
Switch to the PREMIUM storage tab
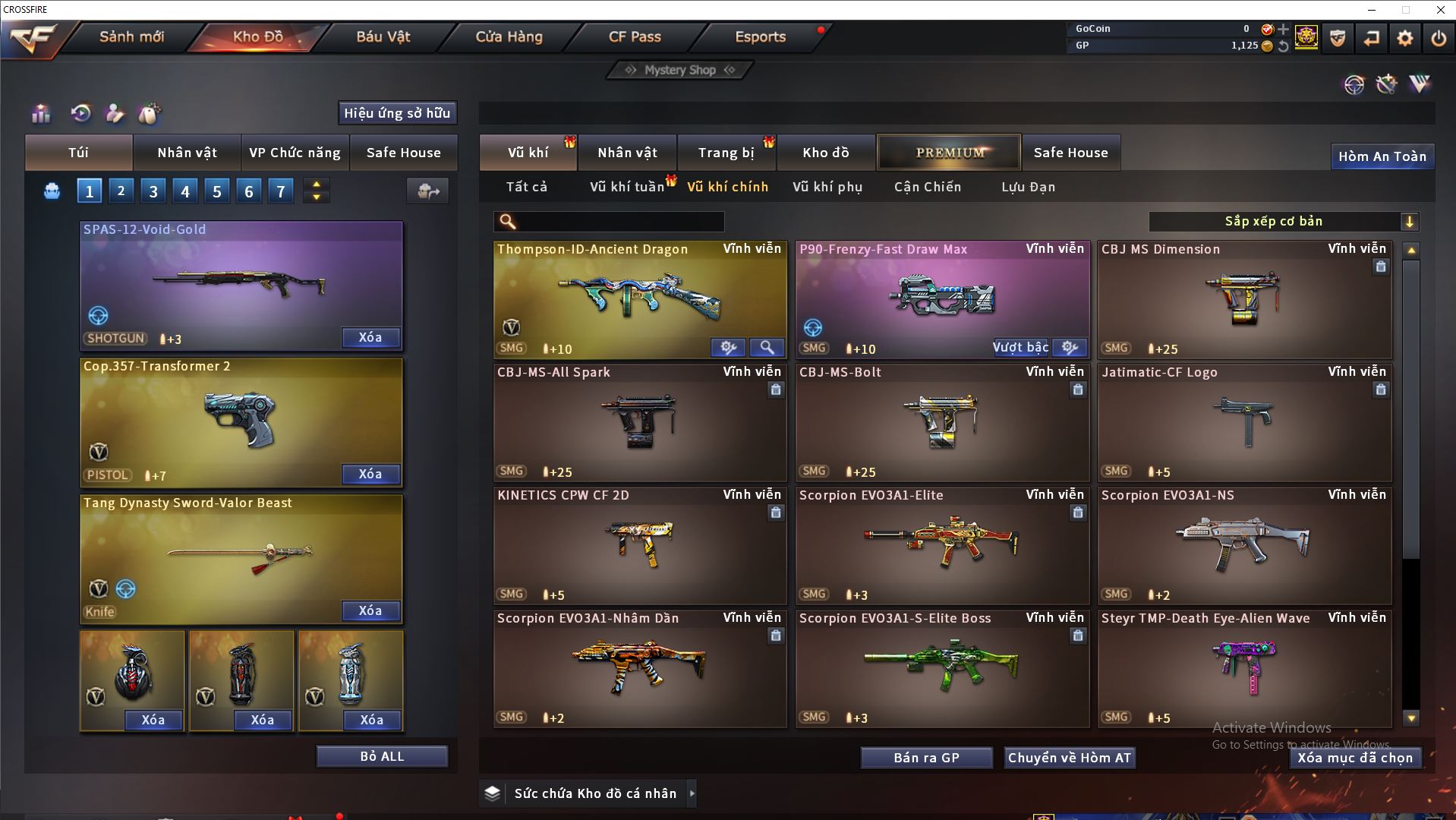[x=949, y=153]
